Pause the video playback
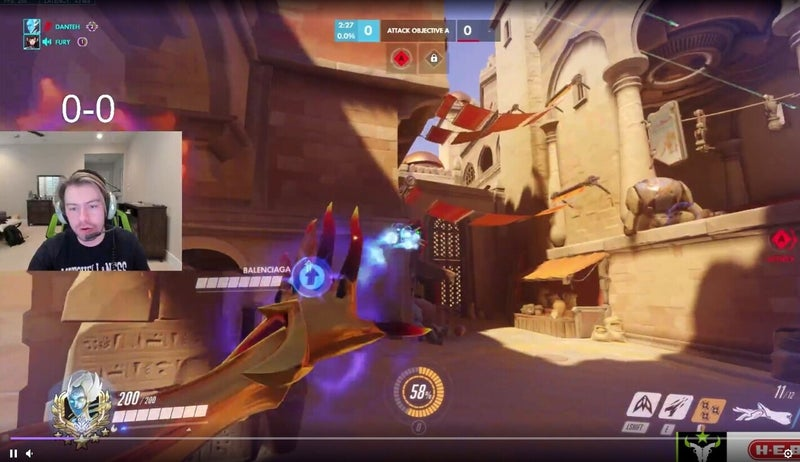Screen dimensions: 800x462 click(x=14, y=453)
